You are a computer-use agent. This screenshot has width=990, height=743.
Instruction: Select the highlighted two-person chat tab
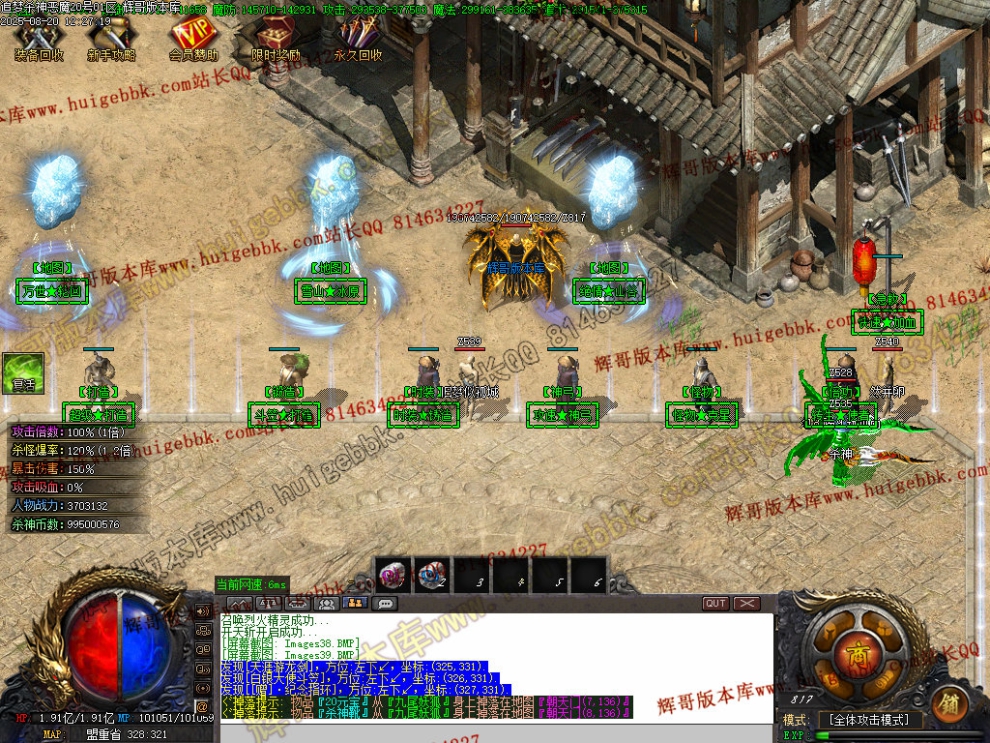[x=355, y=604]
